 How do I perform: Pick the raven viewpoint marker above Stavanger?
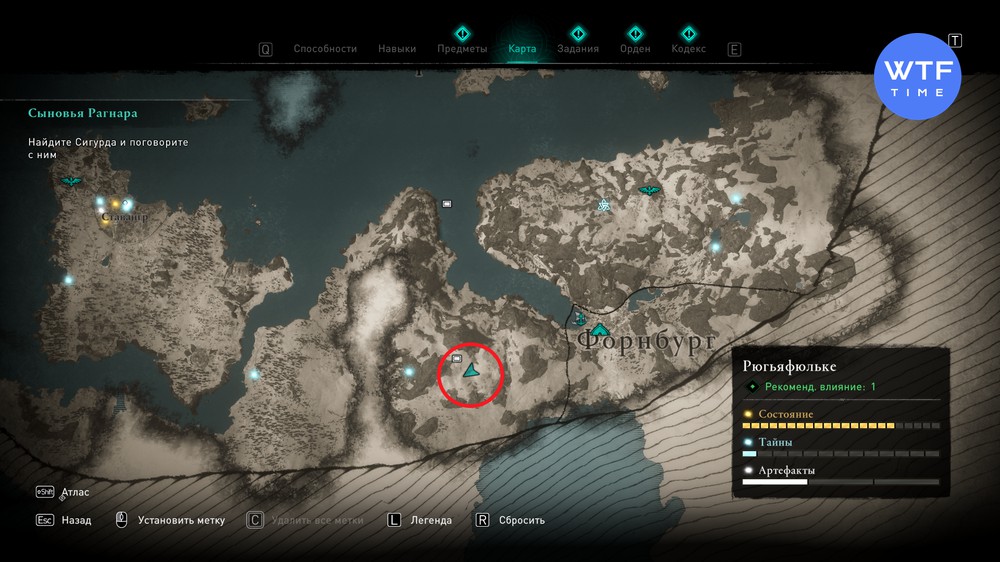coord(71,181)
